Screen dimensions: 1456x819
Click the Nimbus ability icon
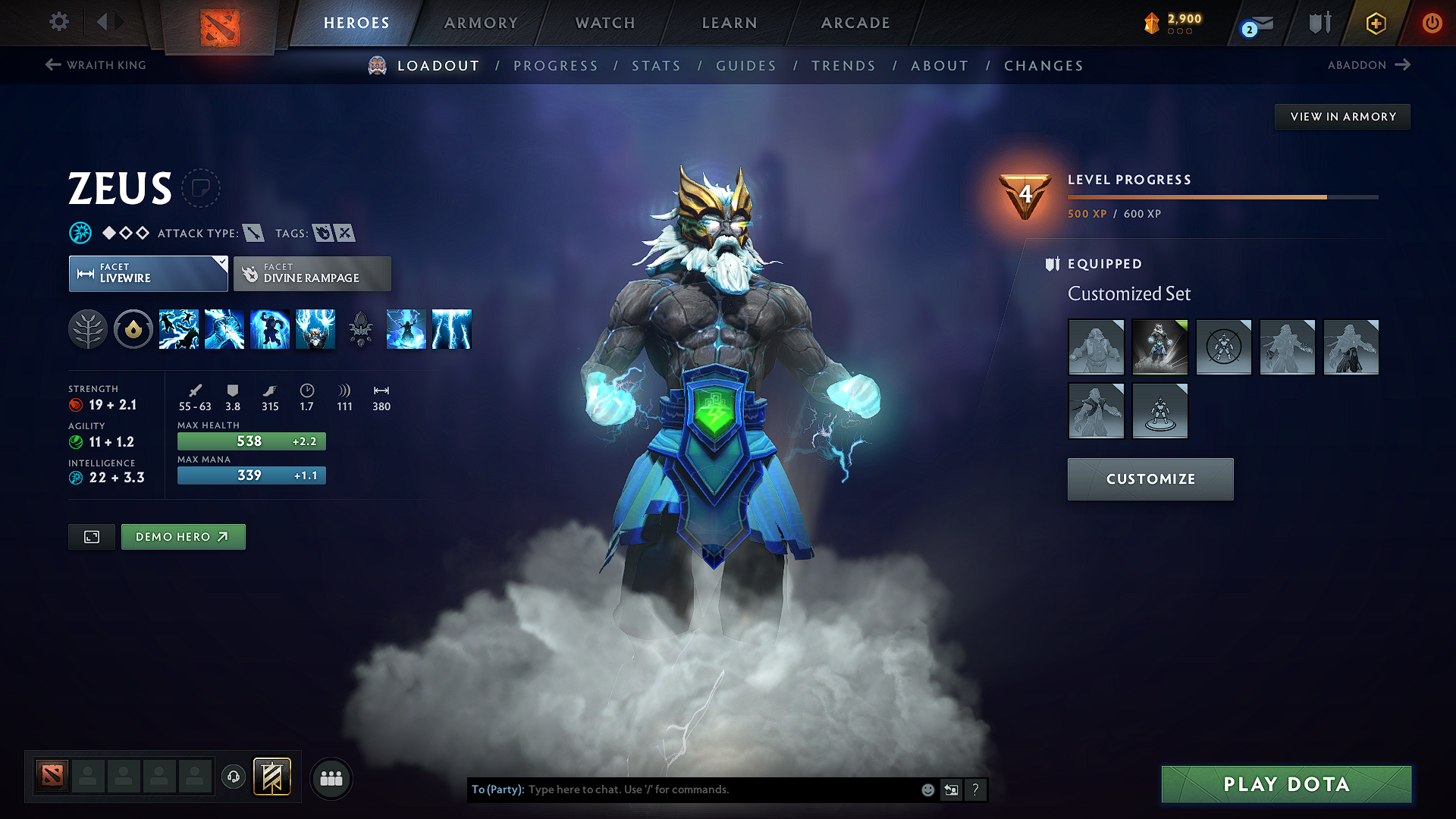[406, 329]
